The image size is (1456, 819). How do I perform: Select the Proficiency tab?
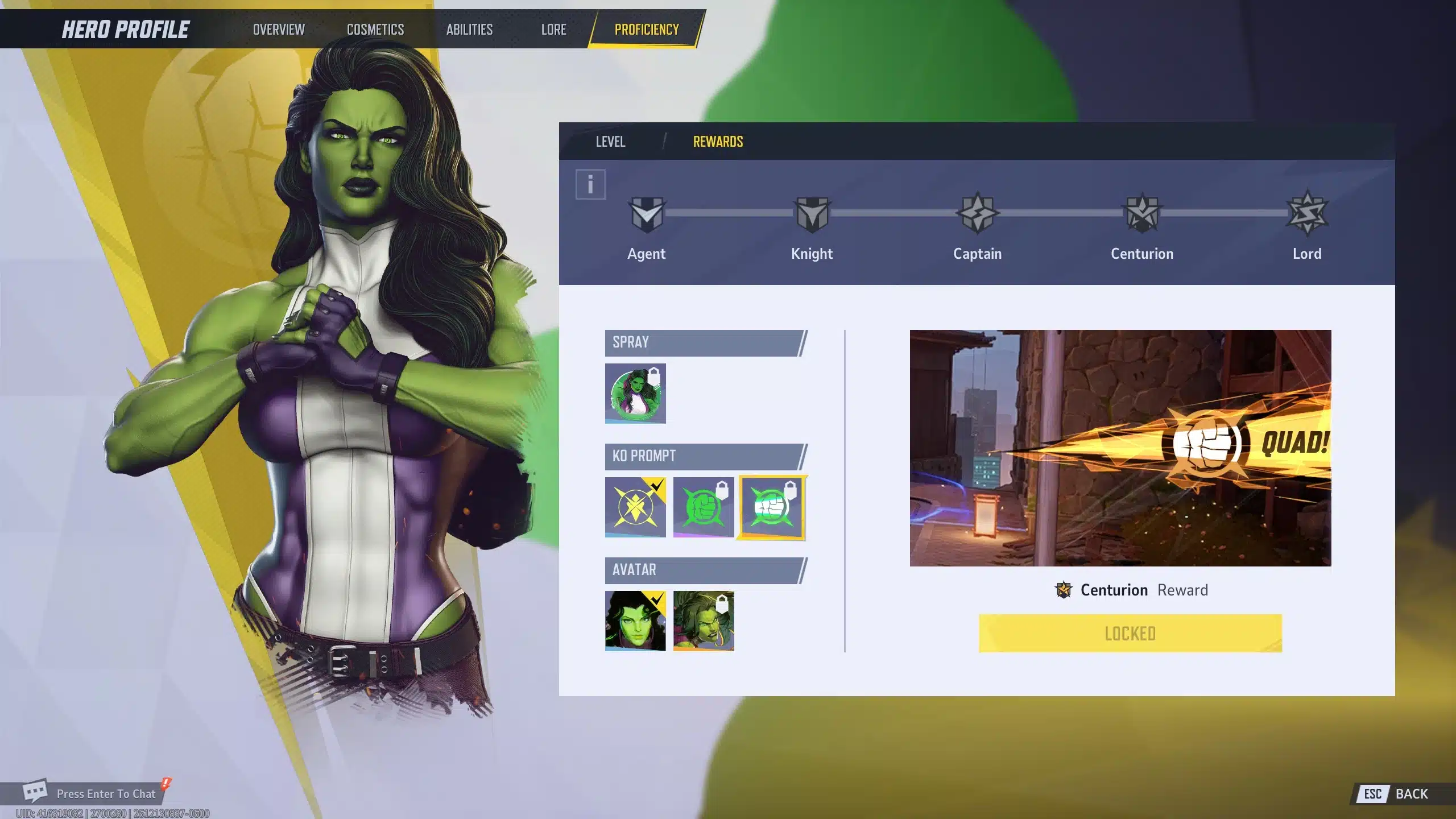(x=647, y=30)
